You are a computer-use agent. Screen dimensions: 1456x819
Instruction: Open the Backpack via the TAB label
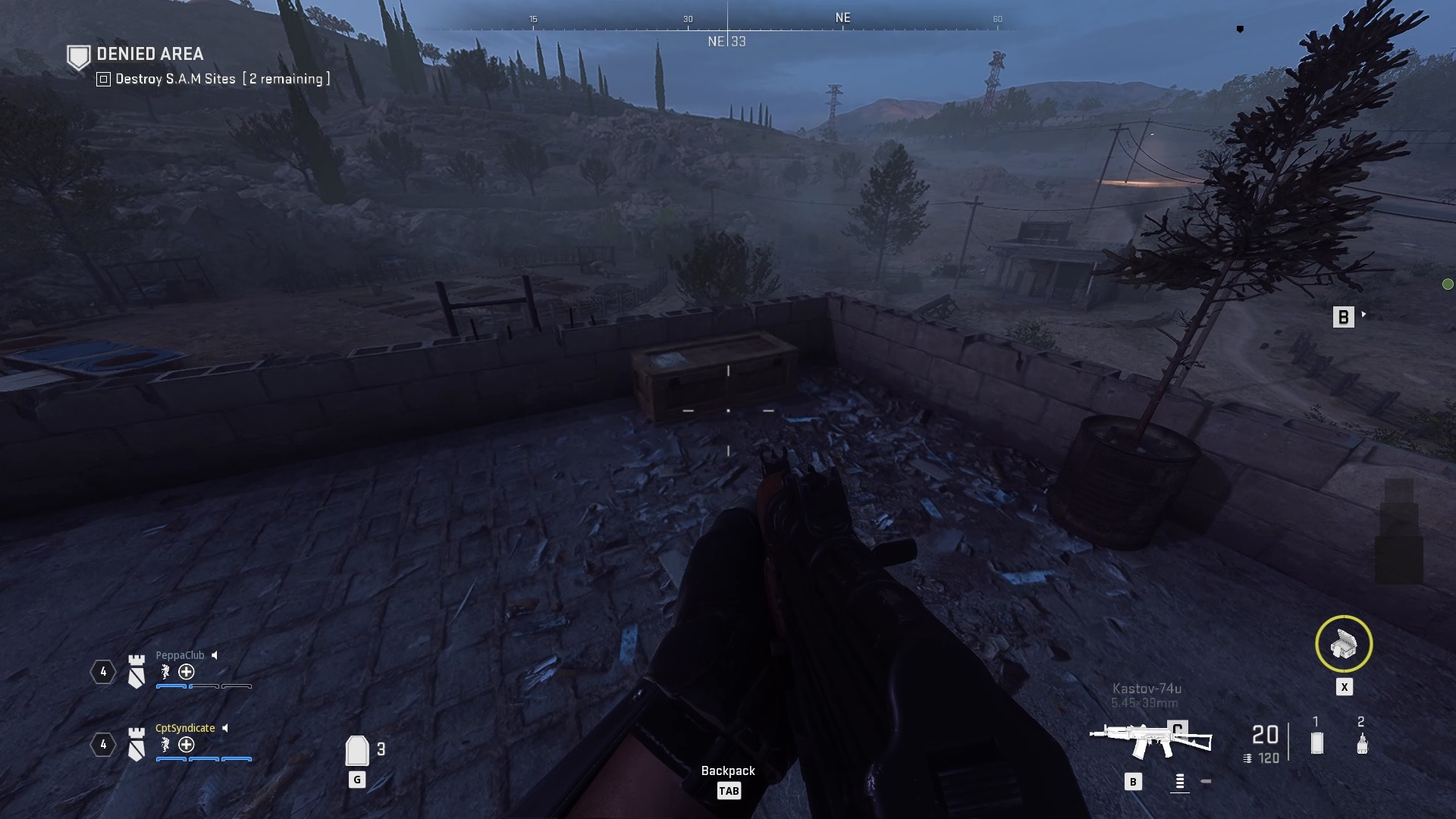[x=729, y=790]
